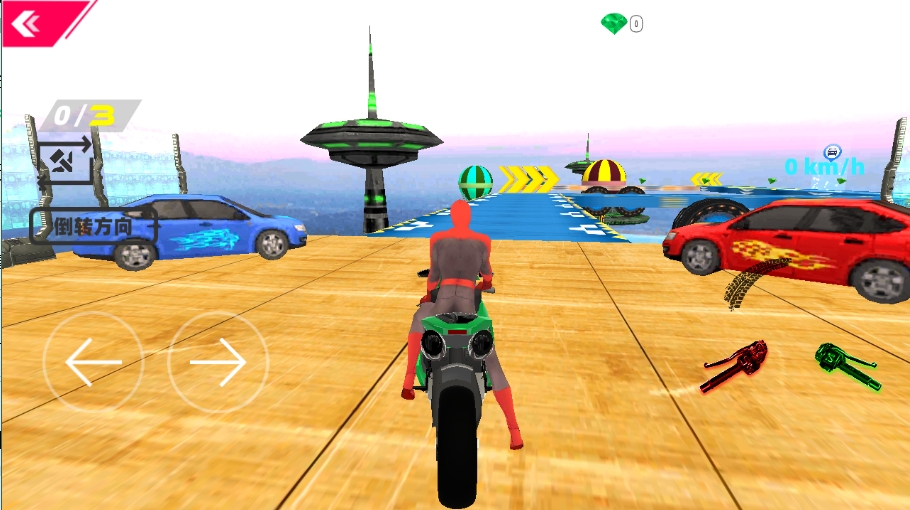Go back with the double-chevron button

tap(27, 22)
